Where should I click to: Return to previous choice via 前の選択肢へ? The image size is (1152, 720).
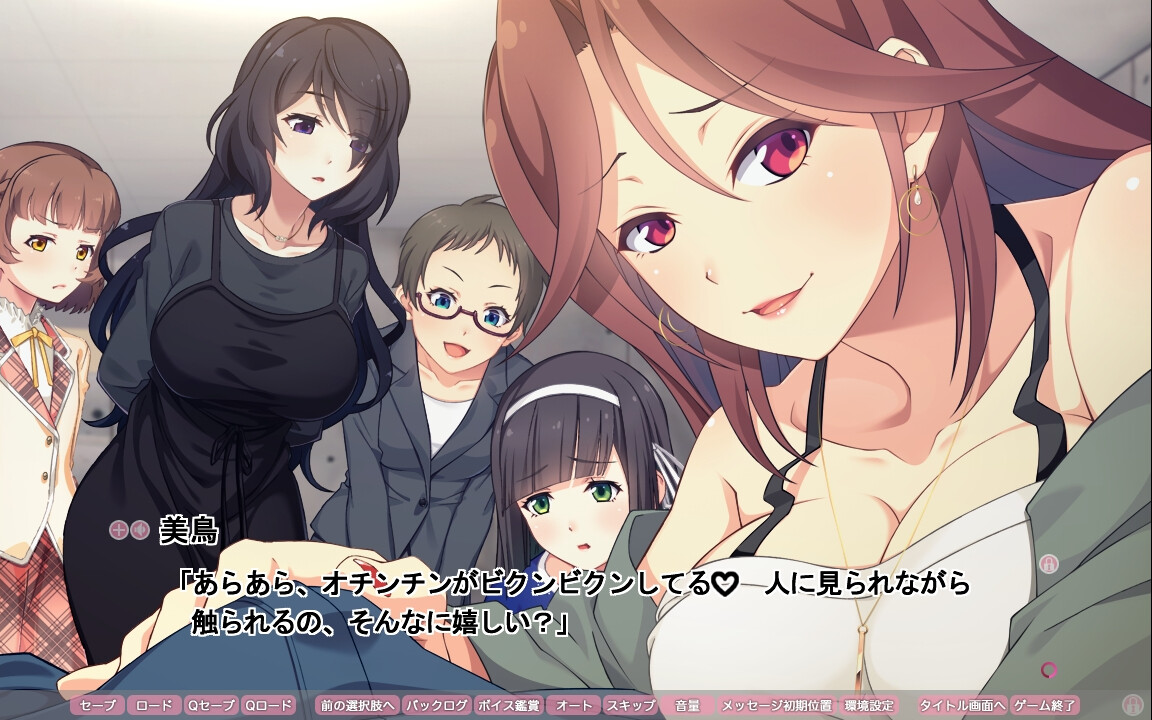[357, 705]
